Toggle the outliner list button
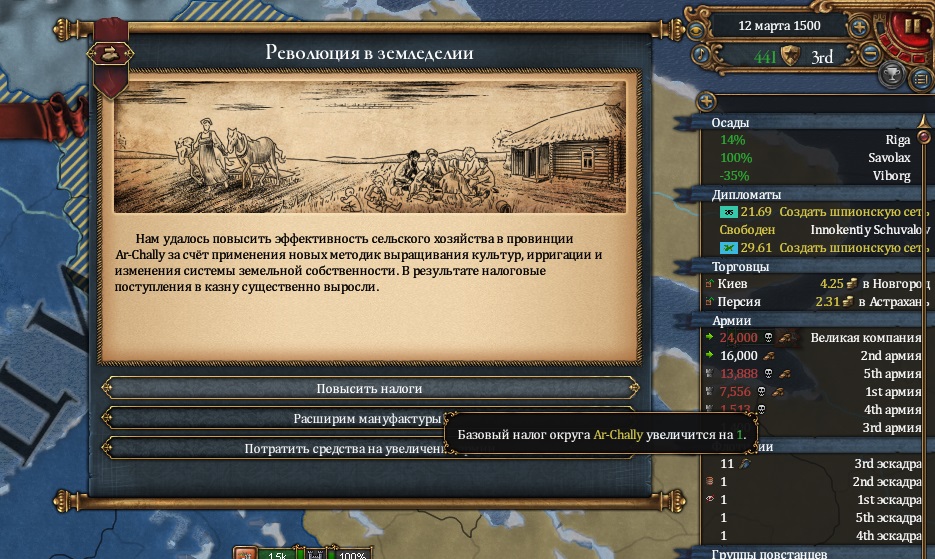This screenshot has height=559, width=935. (x=920, y=78)
